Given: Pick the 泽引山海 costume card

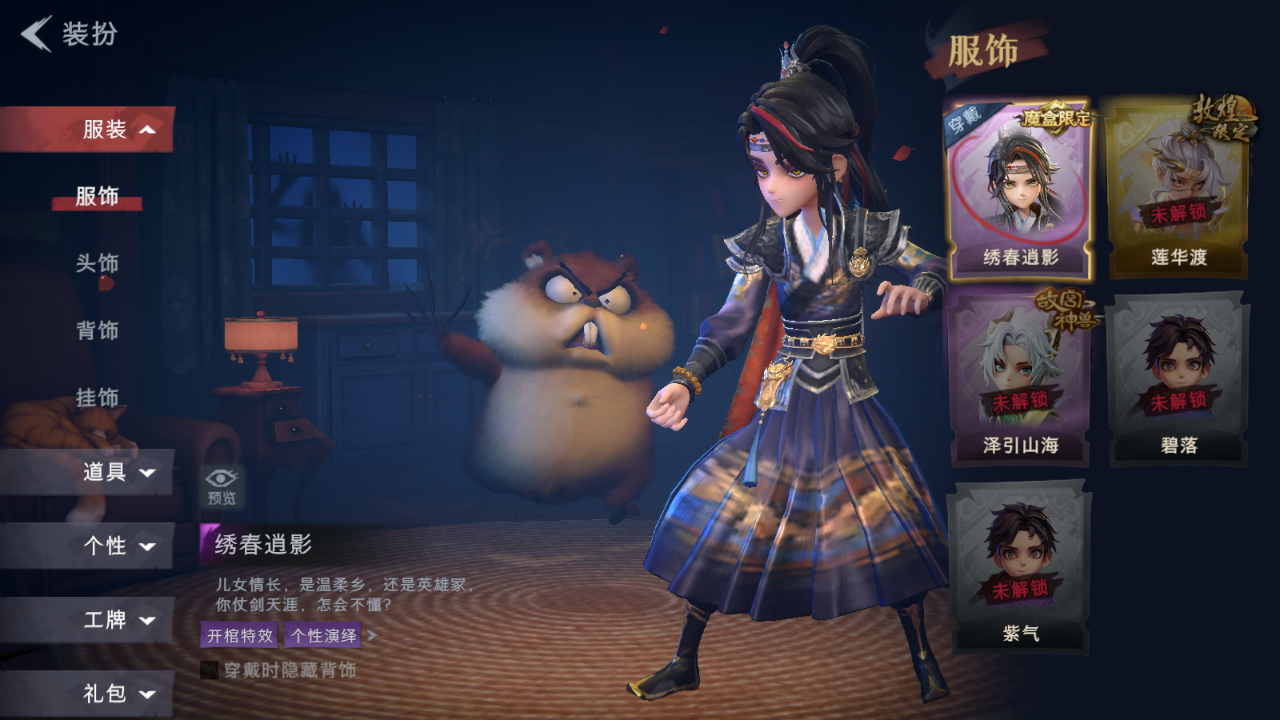Looking at the screenshot, I should (x=1019, y=378).
